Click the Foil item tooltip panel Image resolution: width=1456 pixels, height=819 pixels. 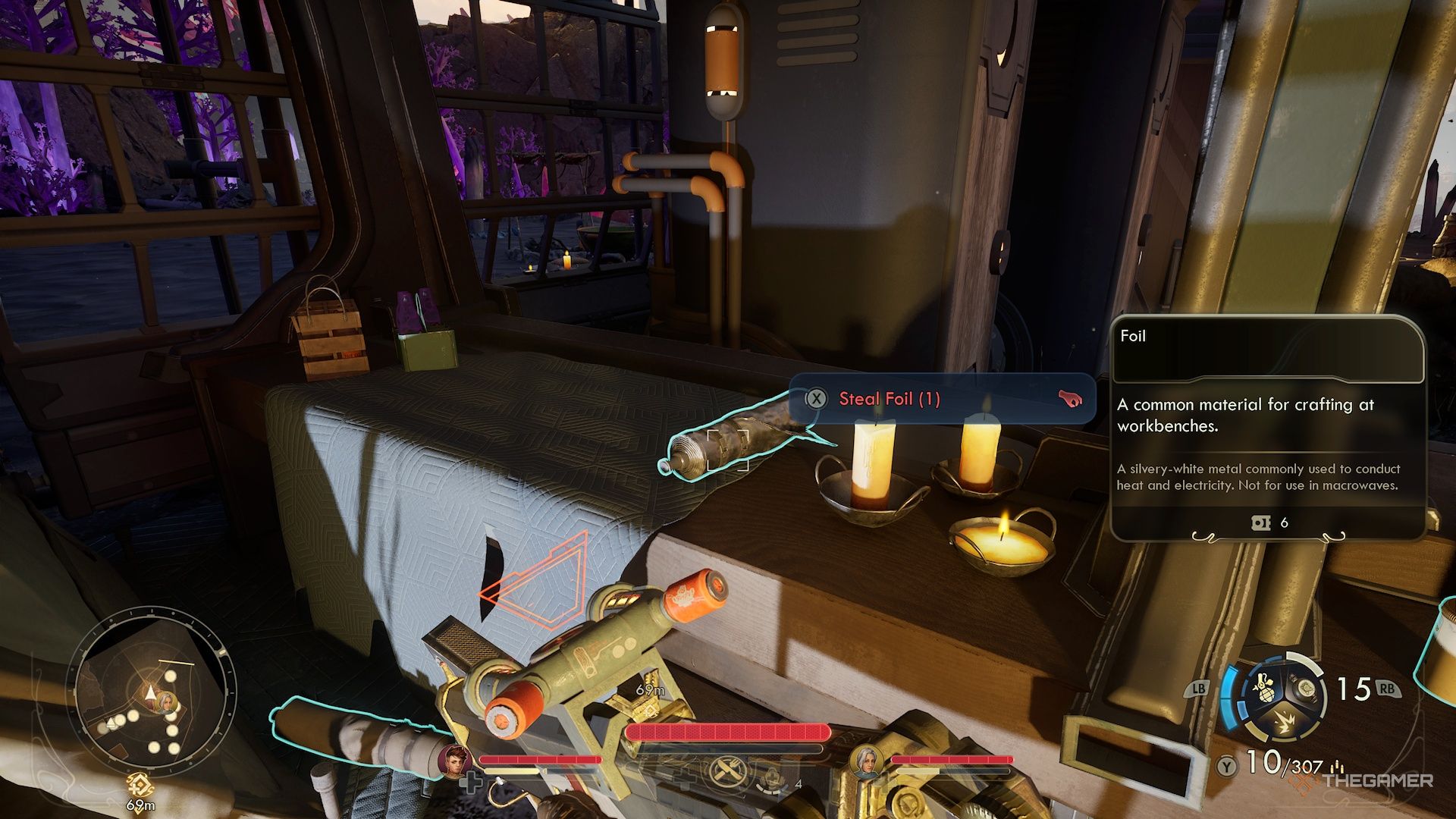pos(1266,428)
